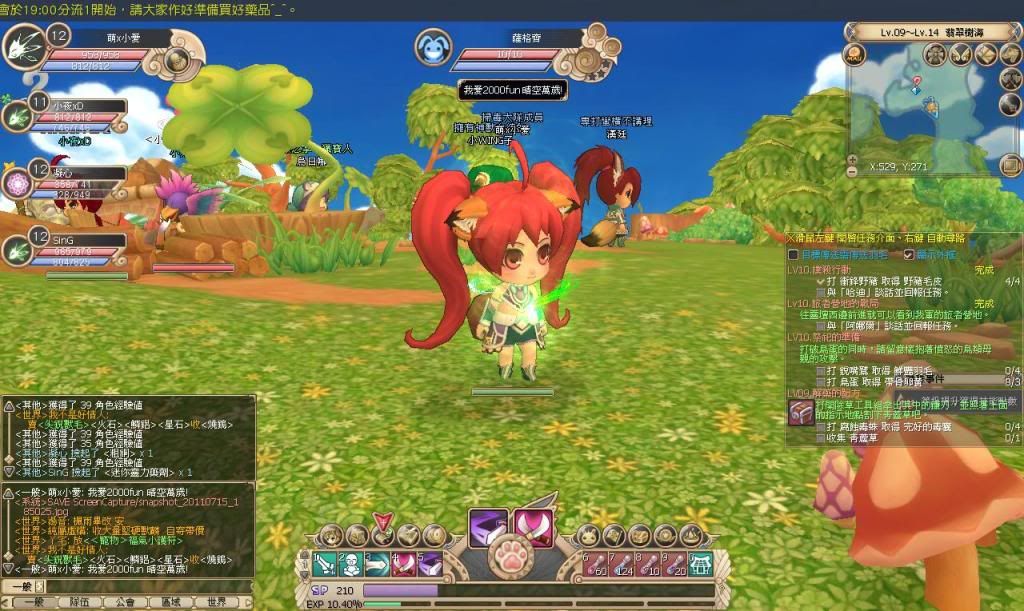Activate the sword skill in hotbar slot 1
The height and width of the screenshot is (611, 1024).
pos(325,565)
